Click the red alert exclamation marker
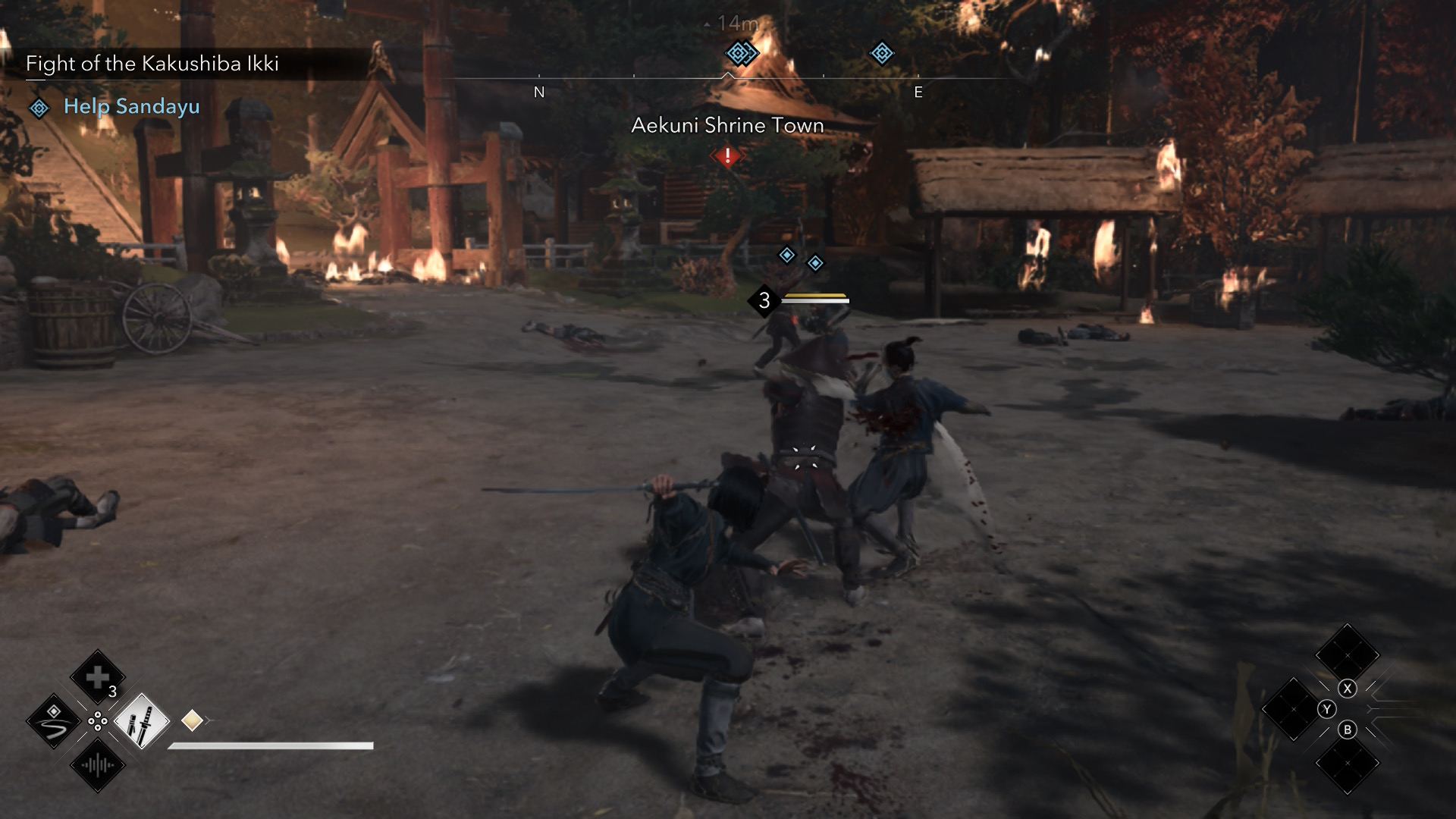This screenshot has height=819, width=1456. [x=727, y=156]
